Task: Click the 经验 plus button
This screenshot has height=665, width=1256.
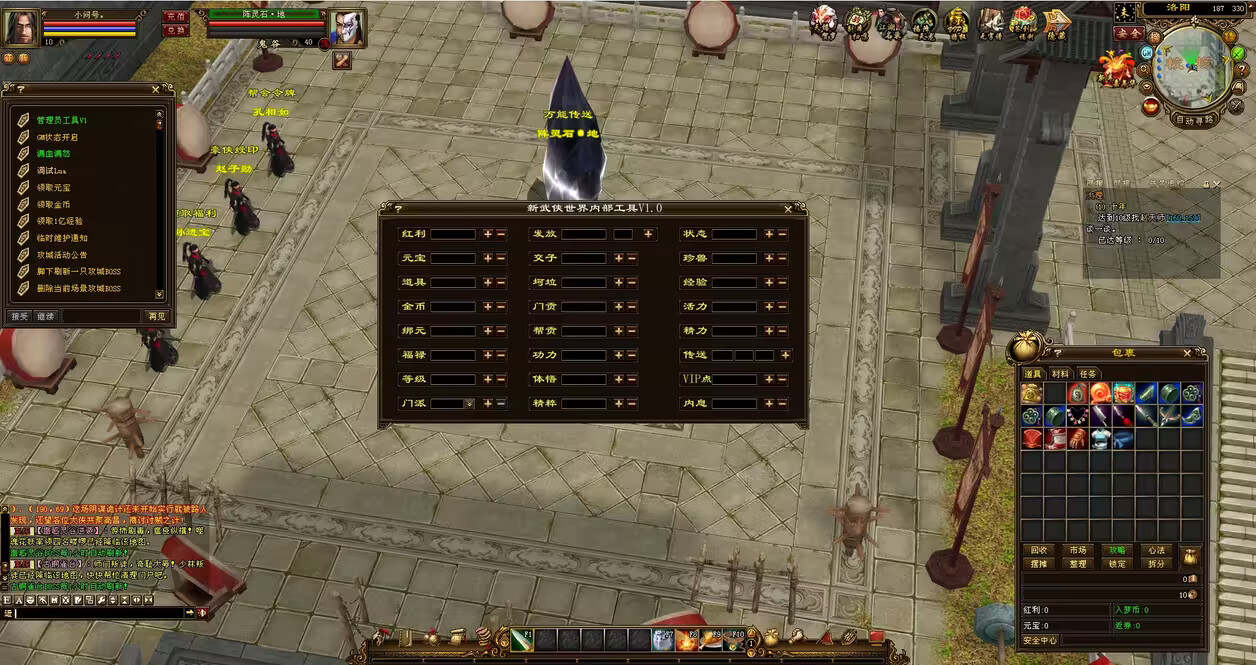Action: (769, 283)
